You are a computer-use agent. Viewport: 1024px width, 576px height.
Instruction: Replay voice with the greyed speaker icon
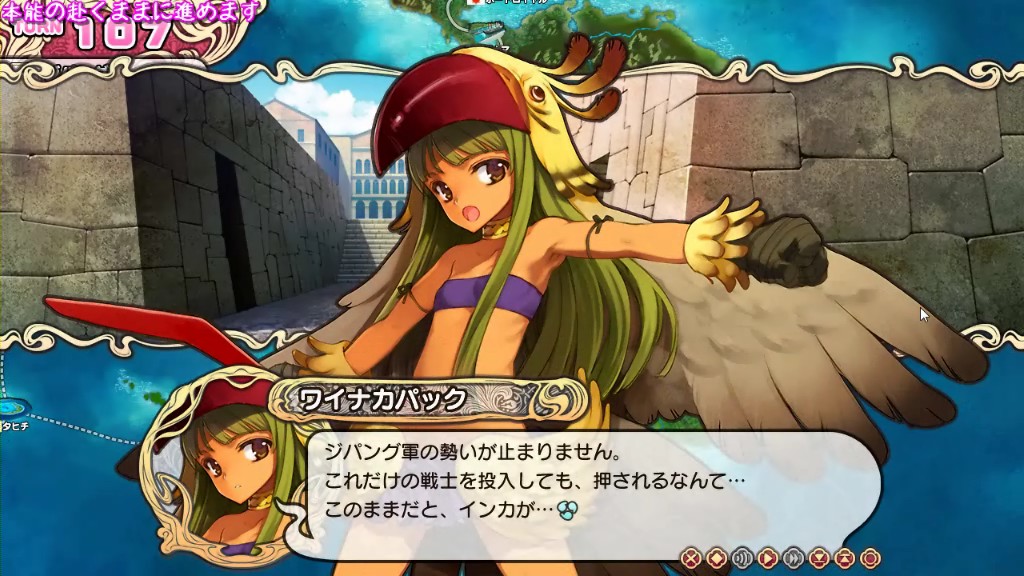(742, 558)
